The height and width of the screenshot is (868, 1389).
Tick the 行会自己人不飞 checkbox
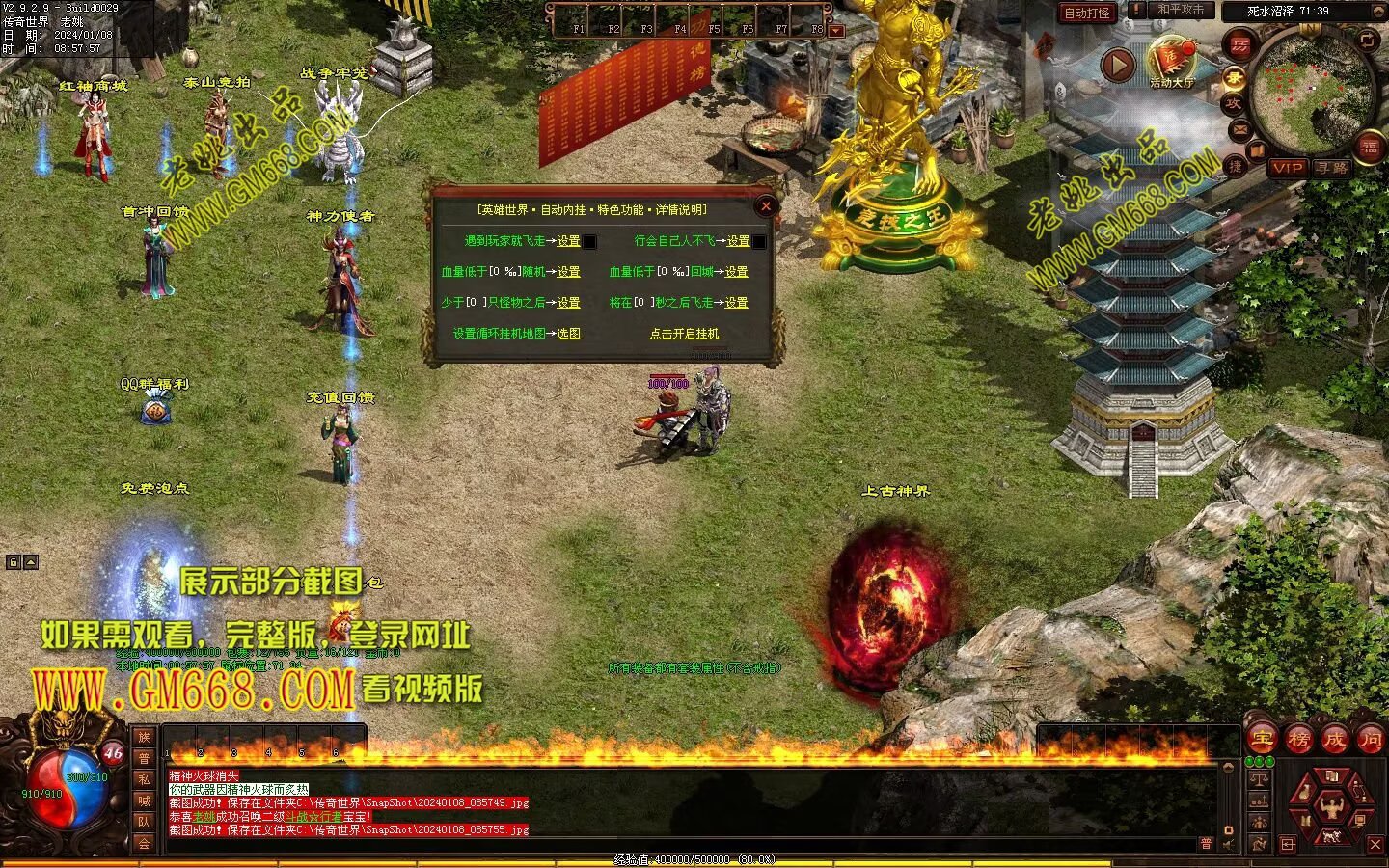(760, 242)
